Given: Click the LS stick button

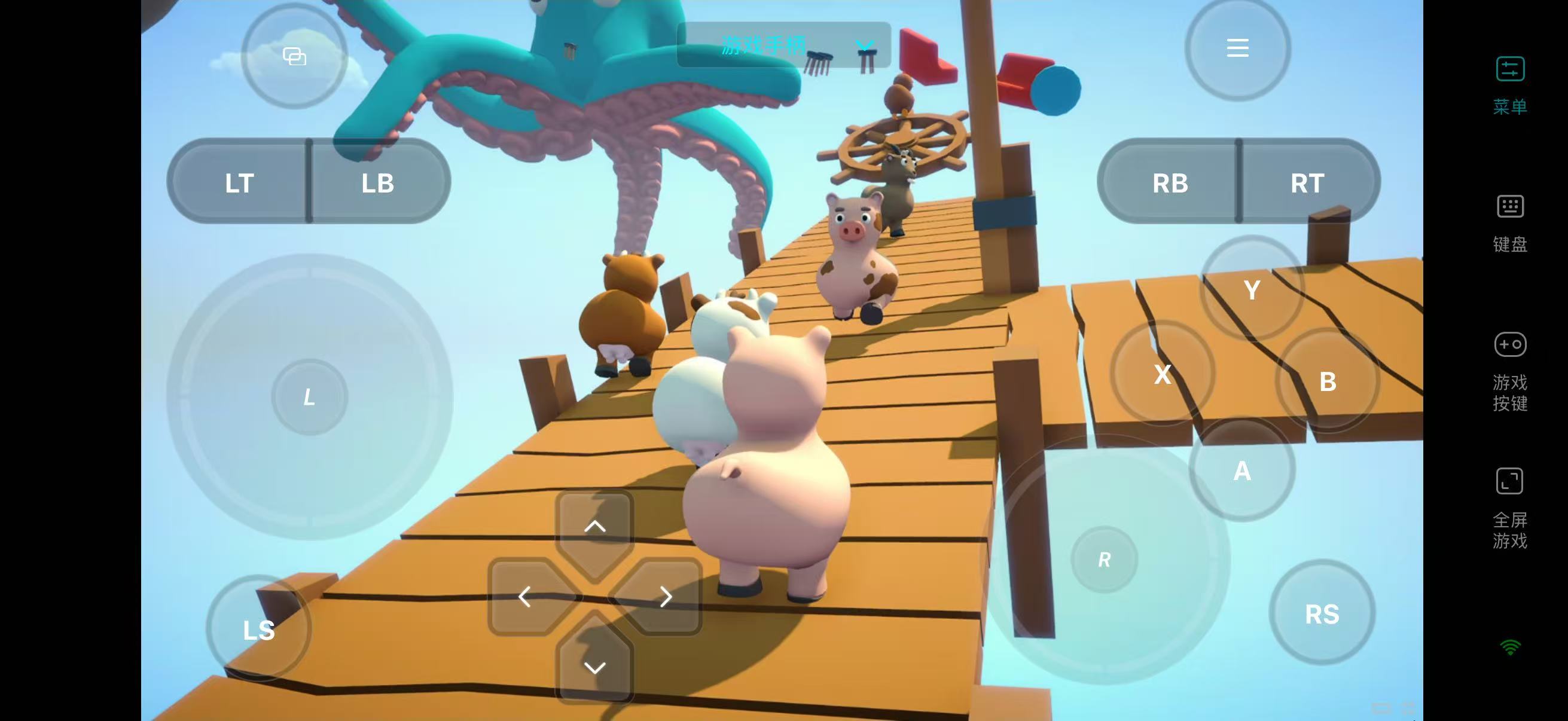Looking at the screenshot, I should click(260, 630).
